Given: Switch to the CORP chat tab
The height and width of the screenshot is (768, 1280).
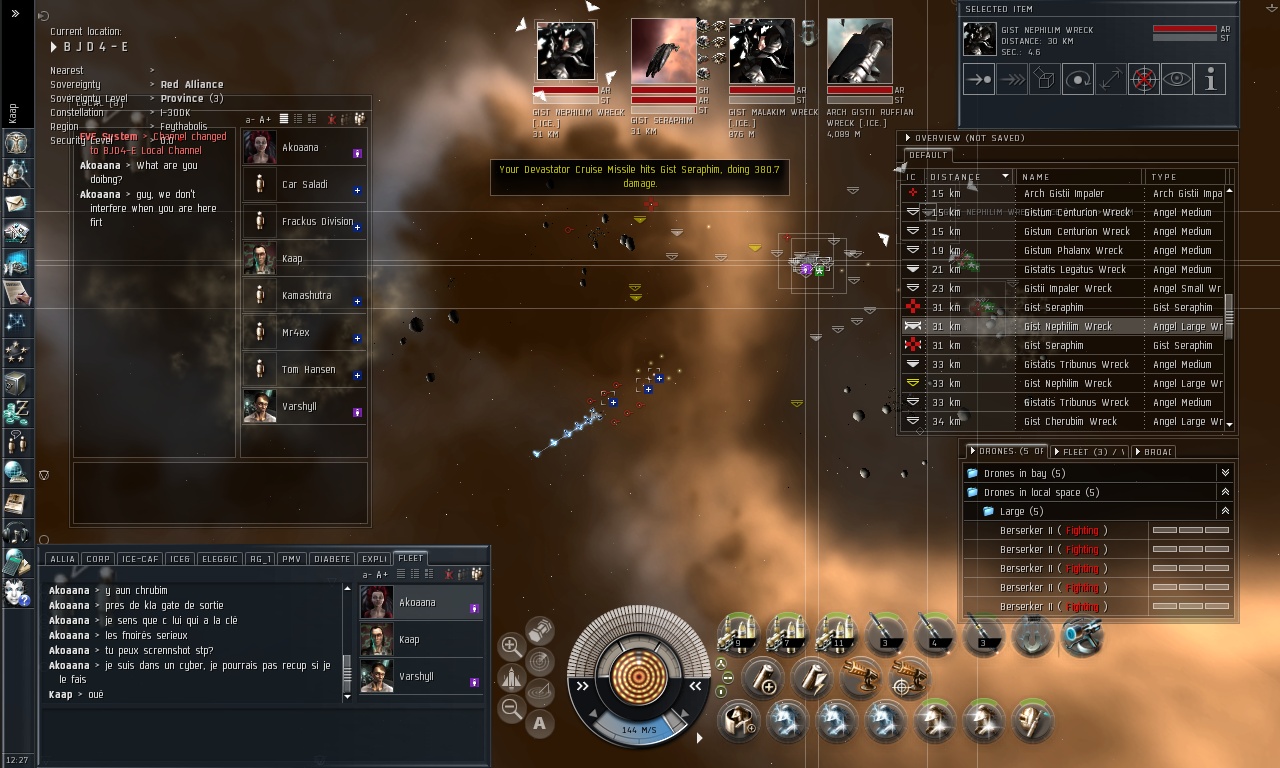Looking at the screenshot, I should [98, 559].
